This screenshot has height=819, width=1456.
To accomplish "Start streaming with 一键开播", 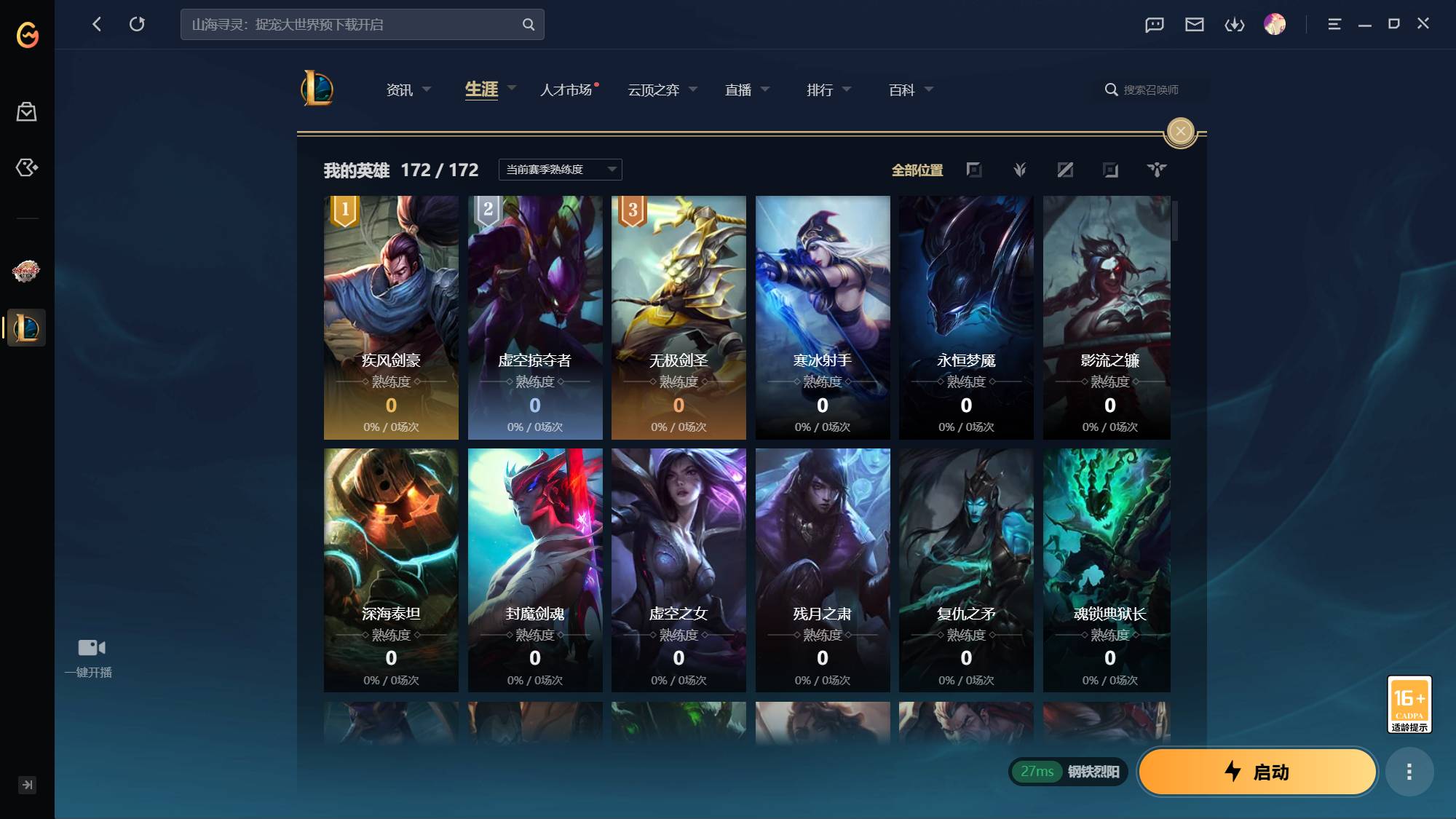I will (x=90, y=657).
